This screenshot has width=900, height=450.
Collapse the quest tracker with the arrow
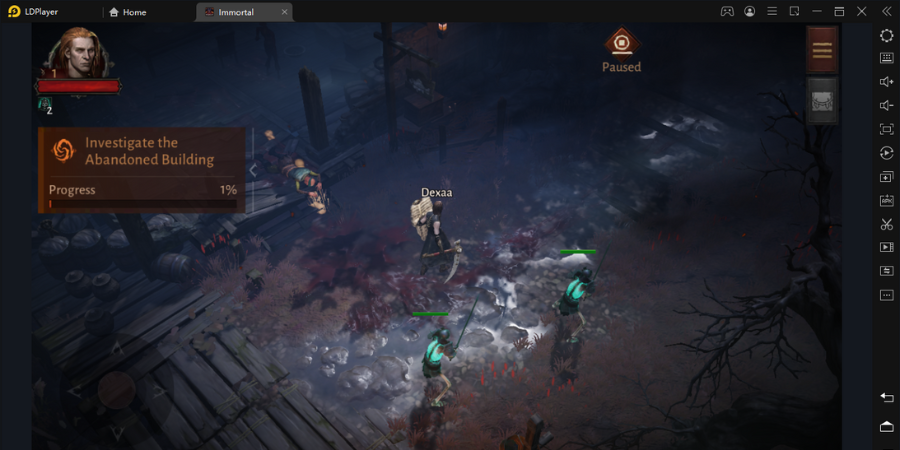coord(253,170)
